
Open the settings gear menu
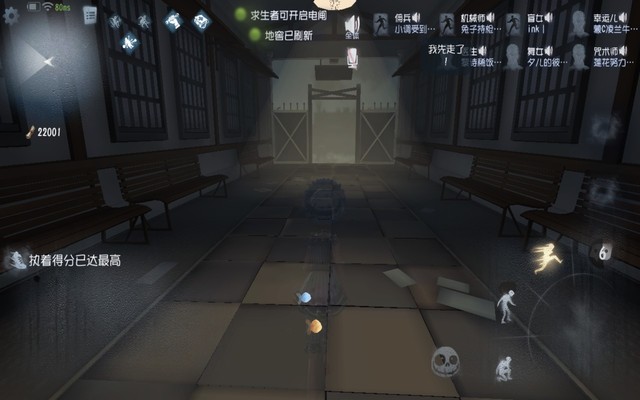pyautogui.click(x=12, y=16)
